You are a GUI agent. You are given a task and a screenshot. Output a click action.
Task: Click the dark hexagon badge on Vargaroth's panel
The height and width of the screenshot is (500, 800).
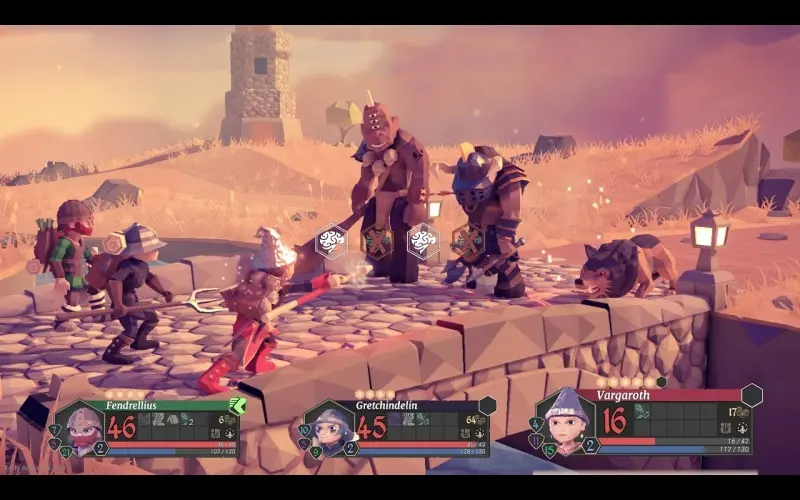click(751, 395)
